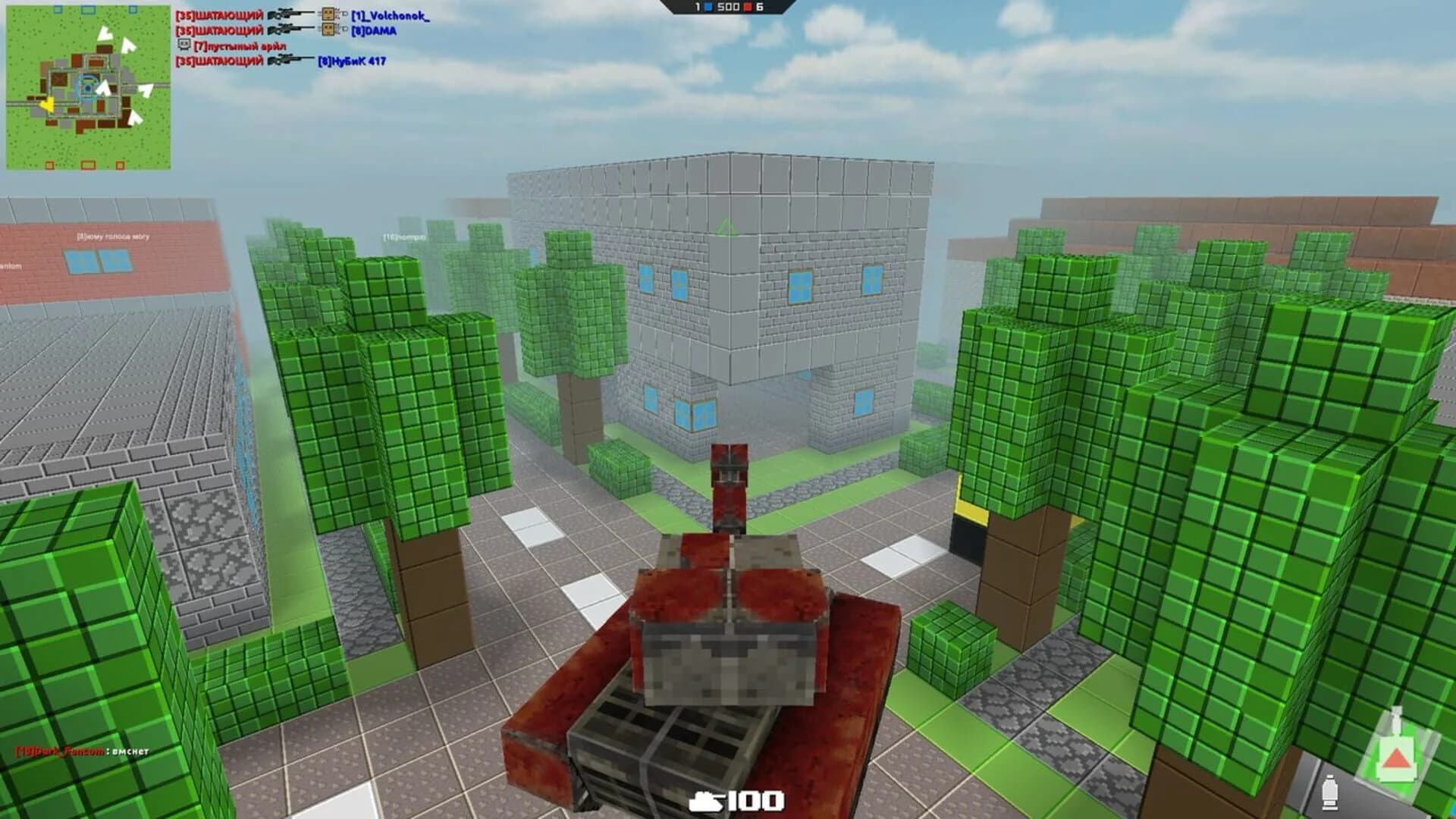
Task: Click the yellow player arrow on the minimap
Action: [x=47, y=105]
